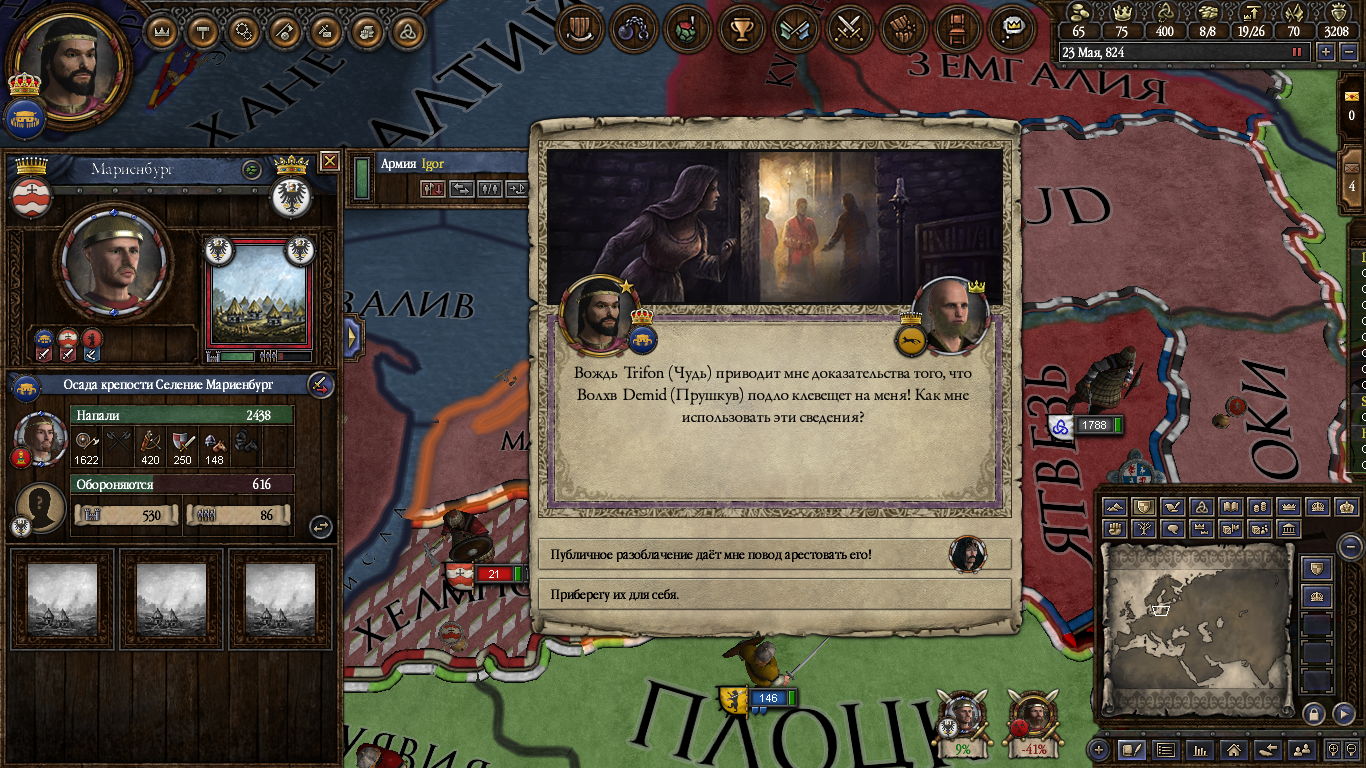Image resolution: width=1366 pixels, height=768 pixels.
Task: Decrease game speed with minus button
Action: [x=1347, y=52]
